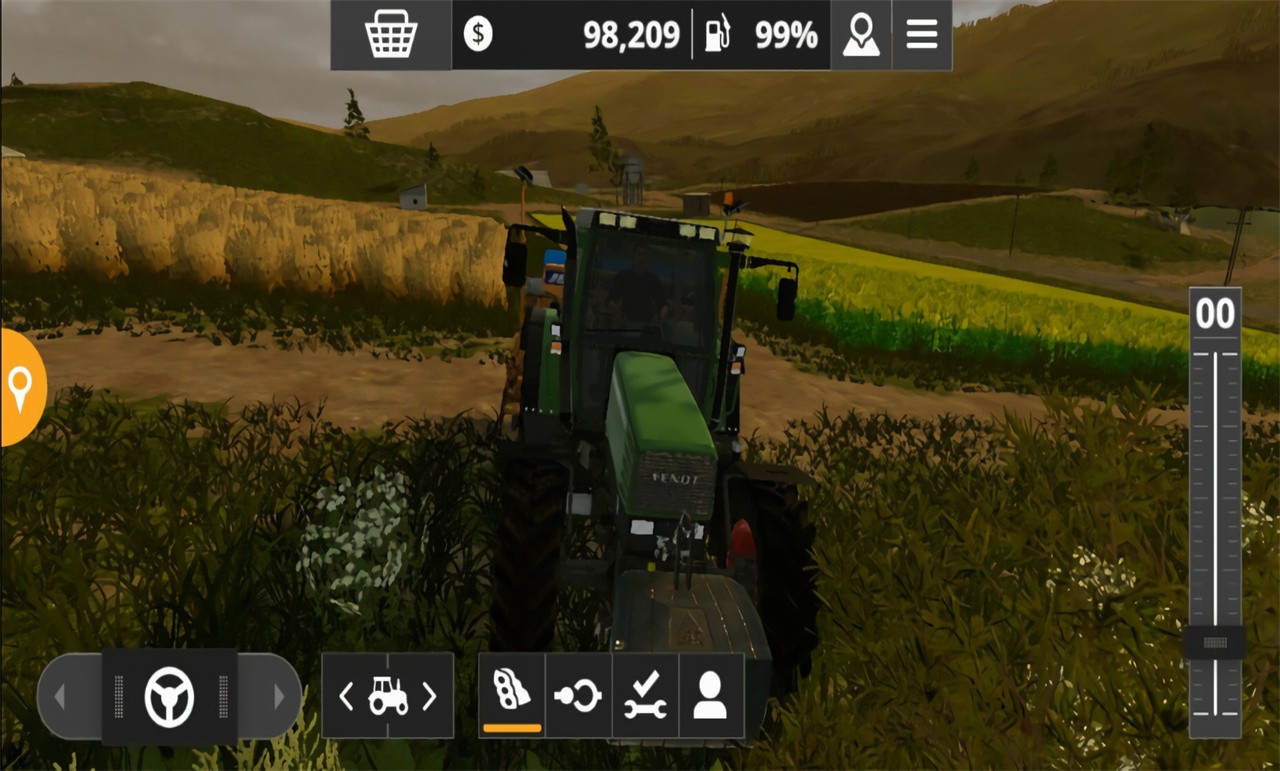Open the map with the location pin icon
Screen dimensions: 1280x771
point(860,33)
